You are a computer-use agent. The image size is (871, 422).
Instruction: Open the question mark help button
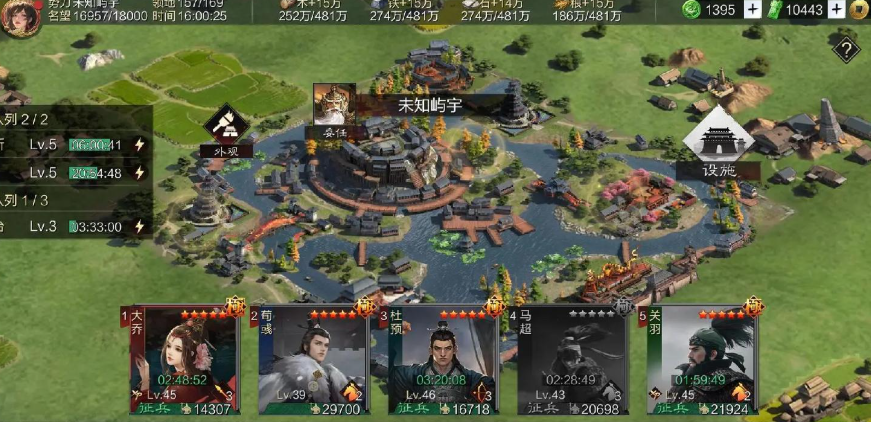pyautogui.click(x=847, y=49)
